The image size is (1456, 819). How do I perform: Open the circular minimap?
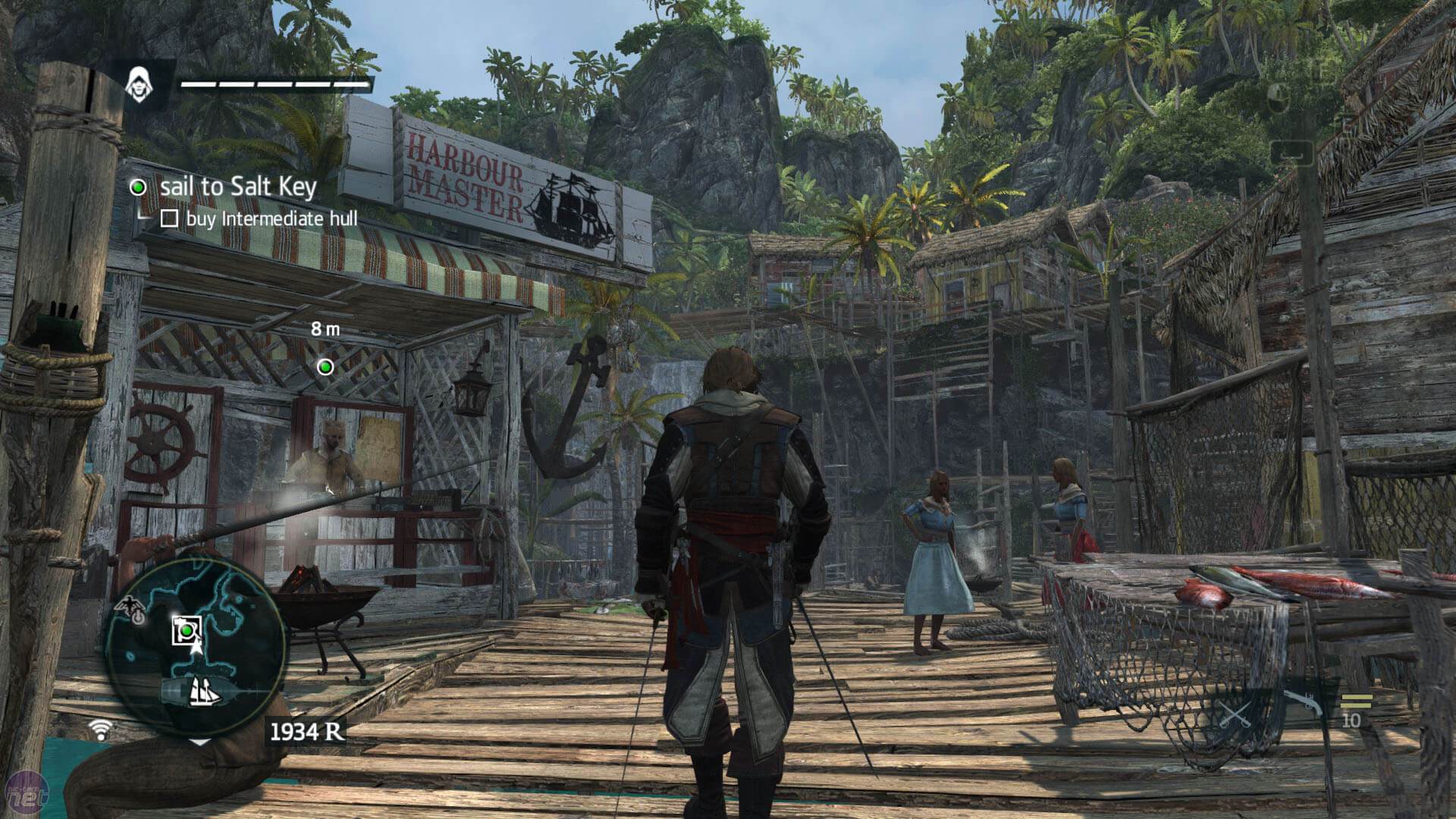click(x=195, y=645)
